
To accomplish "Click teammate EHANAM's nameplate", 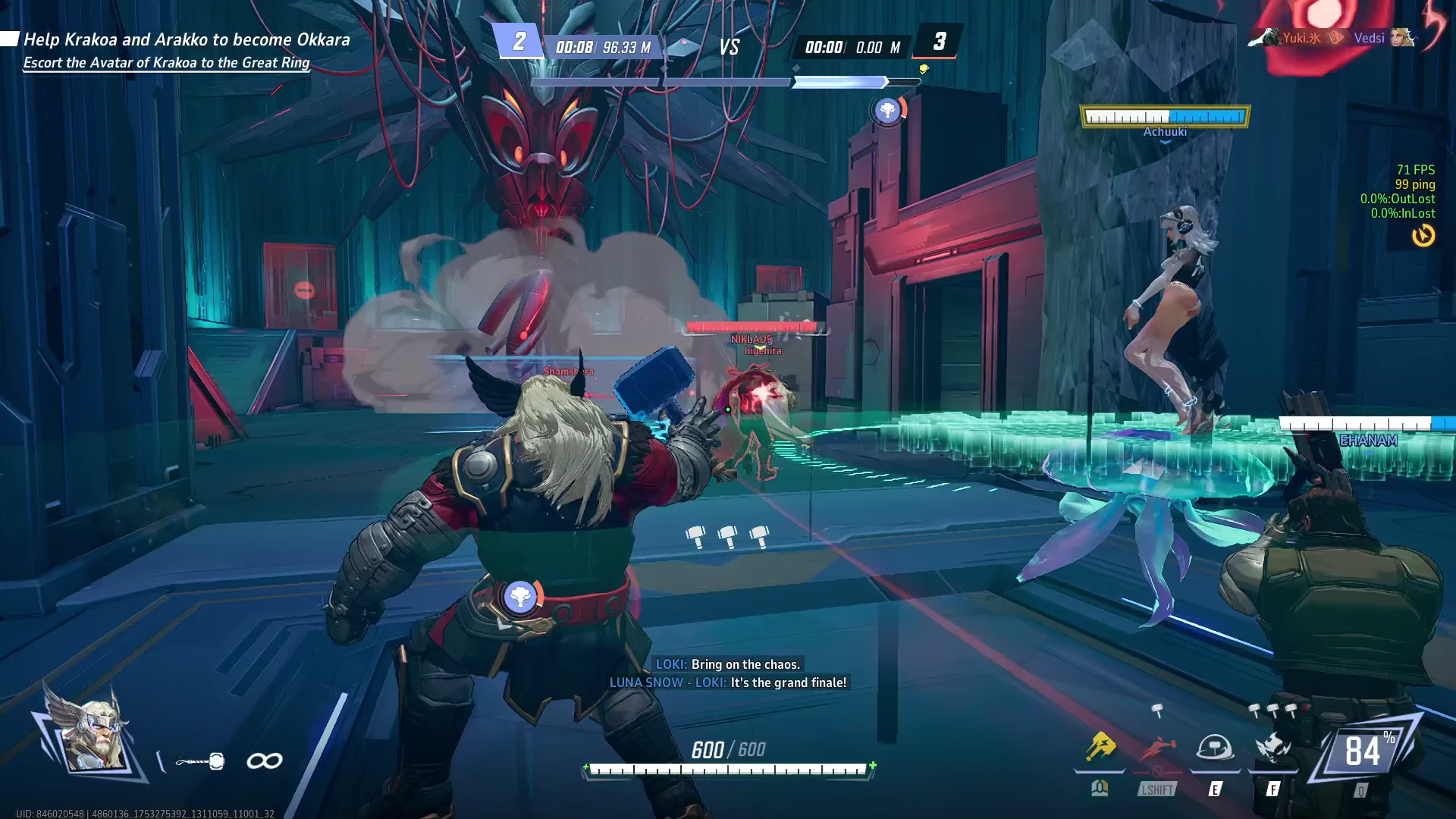I will tap(1368, 441).
